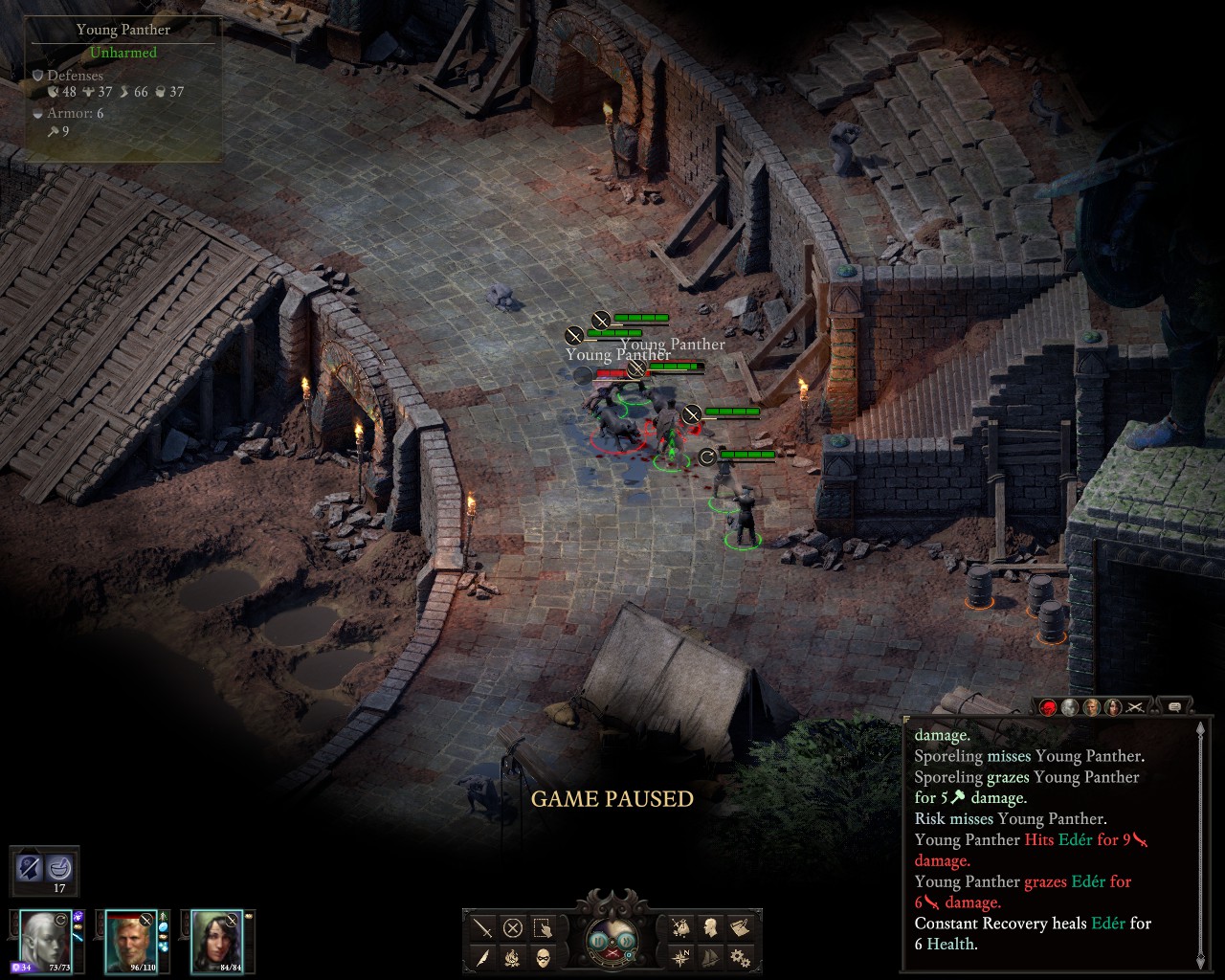
Task: Open the campfire rest option
Action: click(x=513, y=957)
